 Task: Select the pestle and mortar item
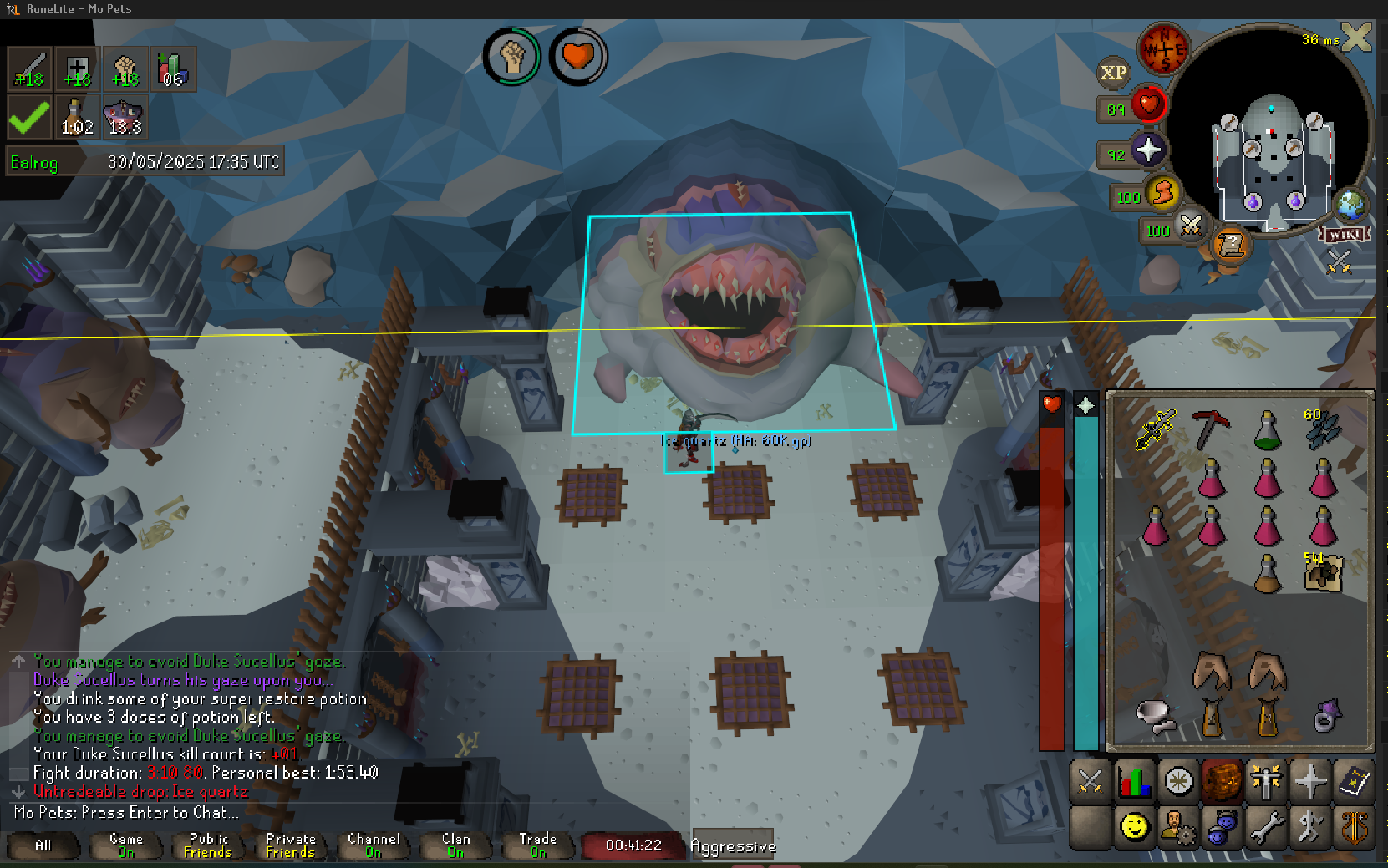[x=1154, y=717]
